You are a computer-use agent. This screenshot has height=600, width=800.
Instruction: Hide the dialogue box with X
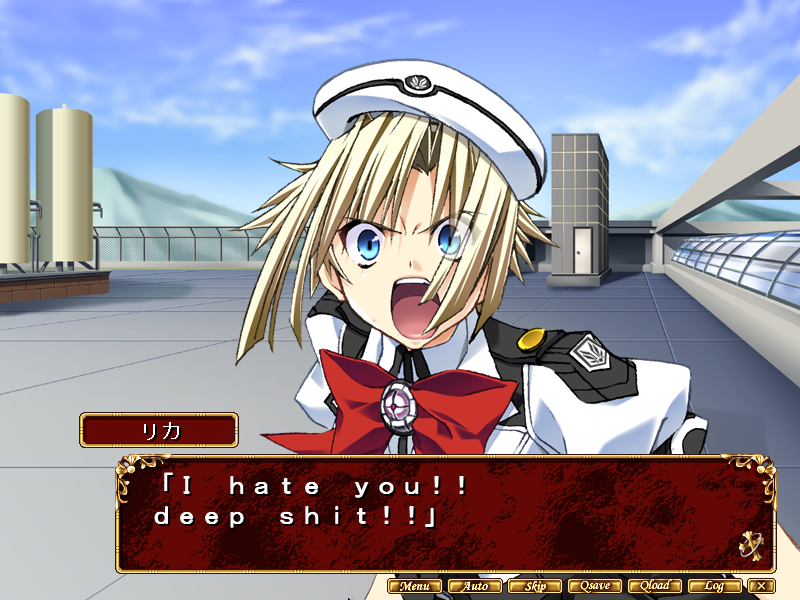[763, 586]
